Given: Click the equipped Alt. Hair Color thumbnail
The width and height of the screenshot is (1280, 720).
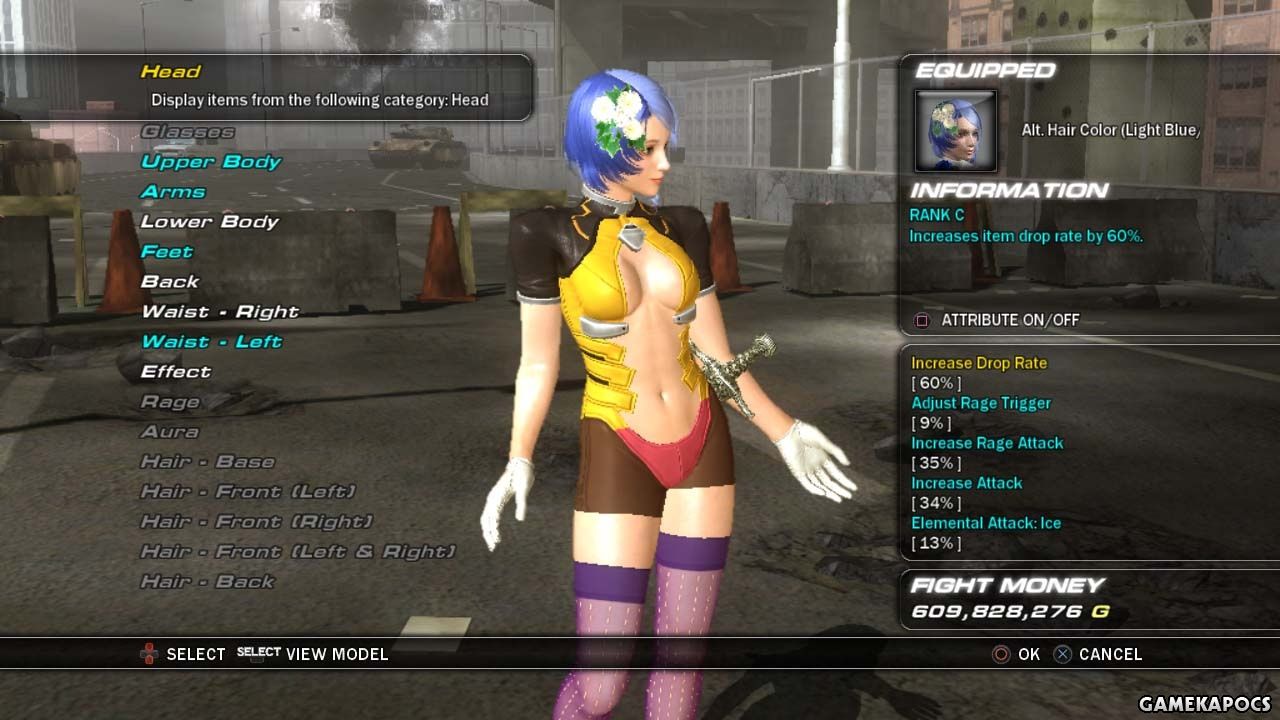Looking at the screenshot, I should coord(956,131).
